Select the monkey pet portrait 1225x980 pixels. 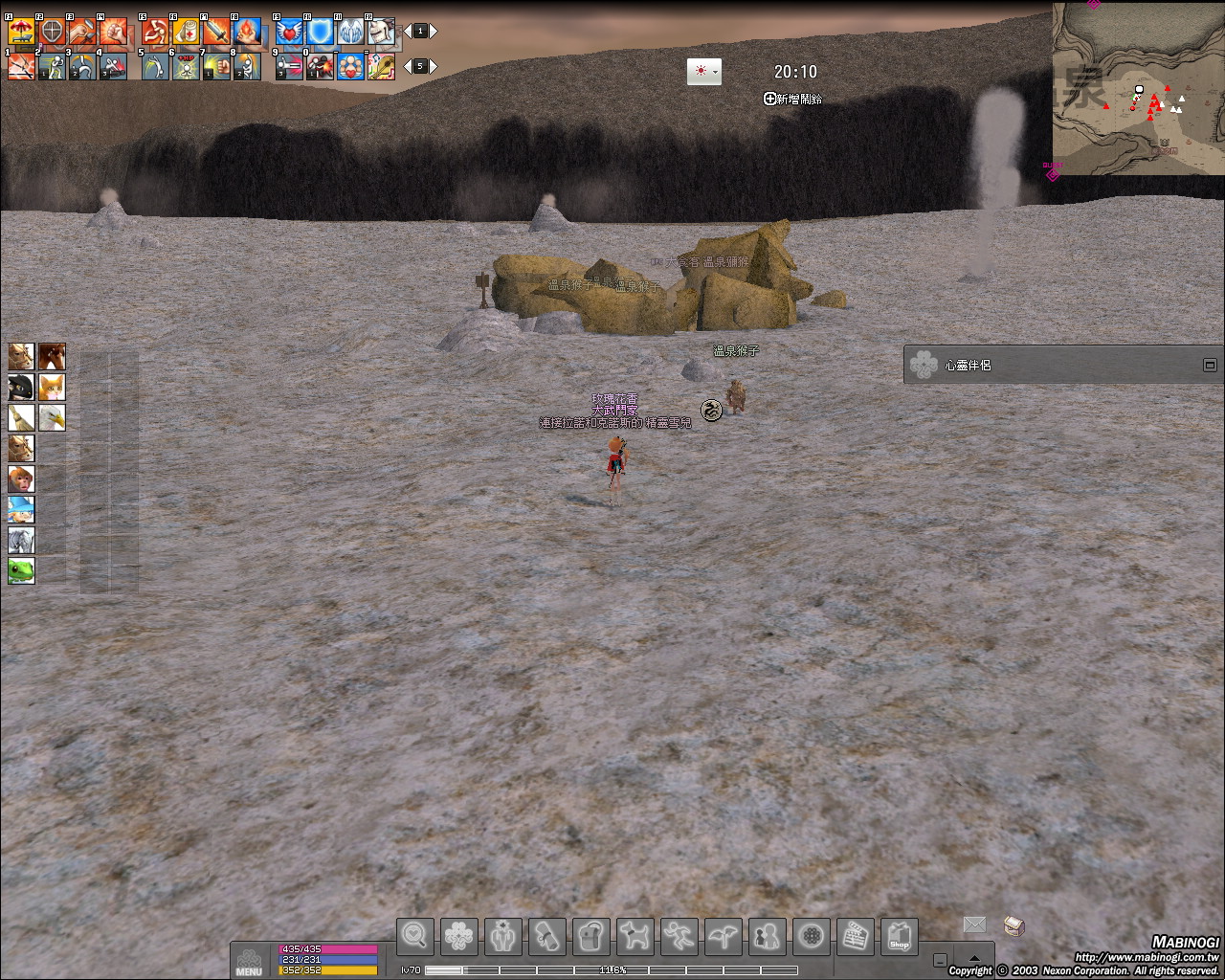21,479
